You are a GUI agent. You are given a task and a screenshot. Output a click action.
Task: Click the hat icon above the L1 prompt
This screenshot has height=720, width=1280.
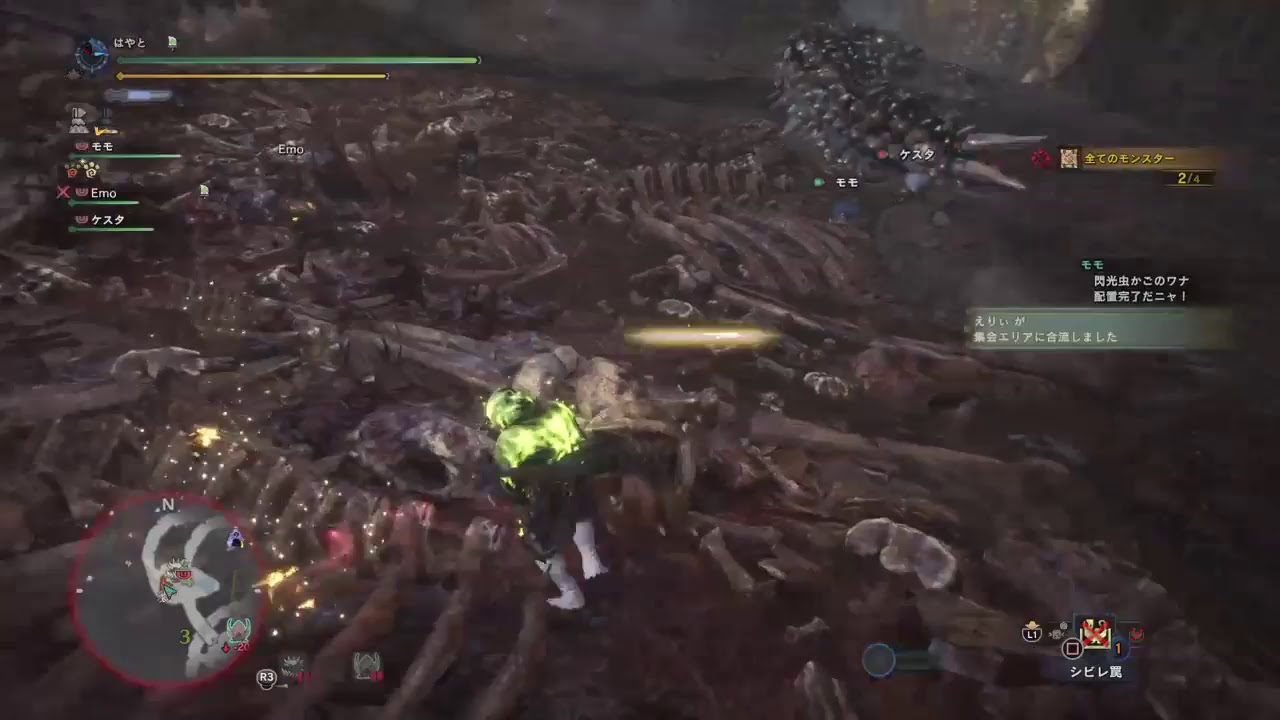click(1032, 624)
